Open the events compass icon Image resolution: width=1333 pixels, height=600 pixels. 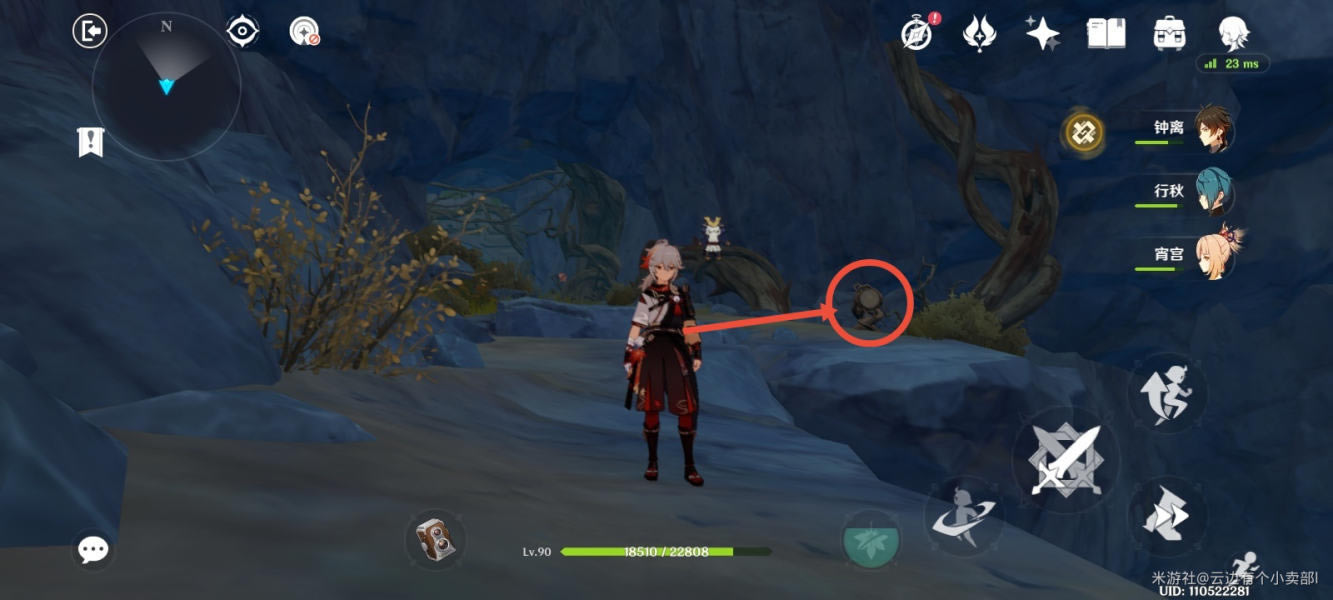click(x=917, y=33)
